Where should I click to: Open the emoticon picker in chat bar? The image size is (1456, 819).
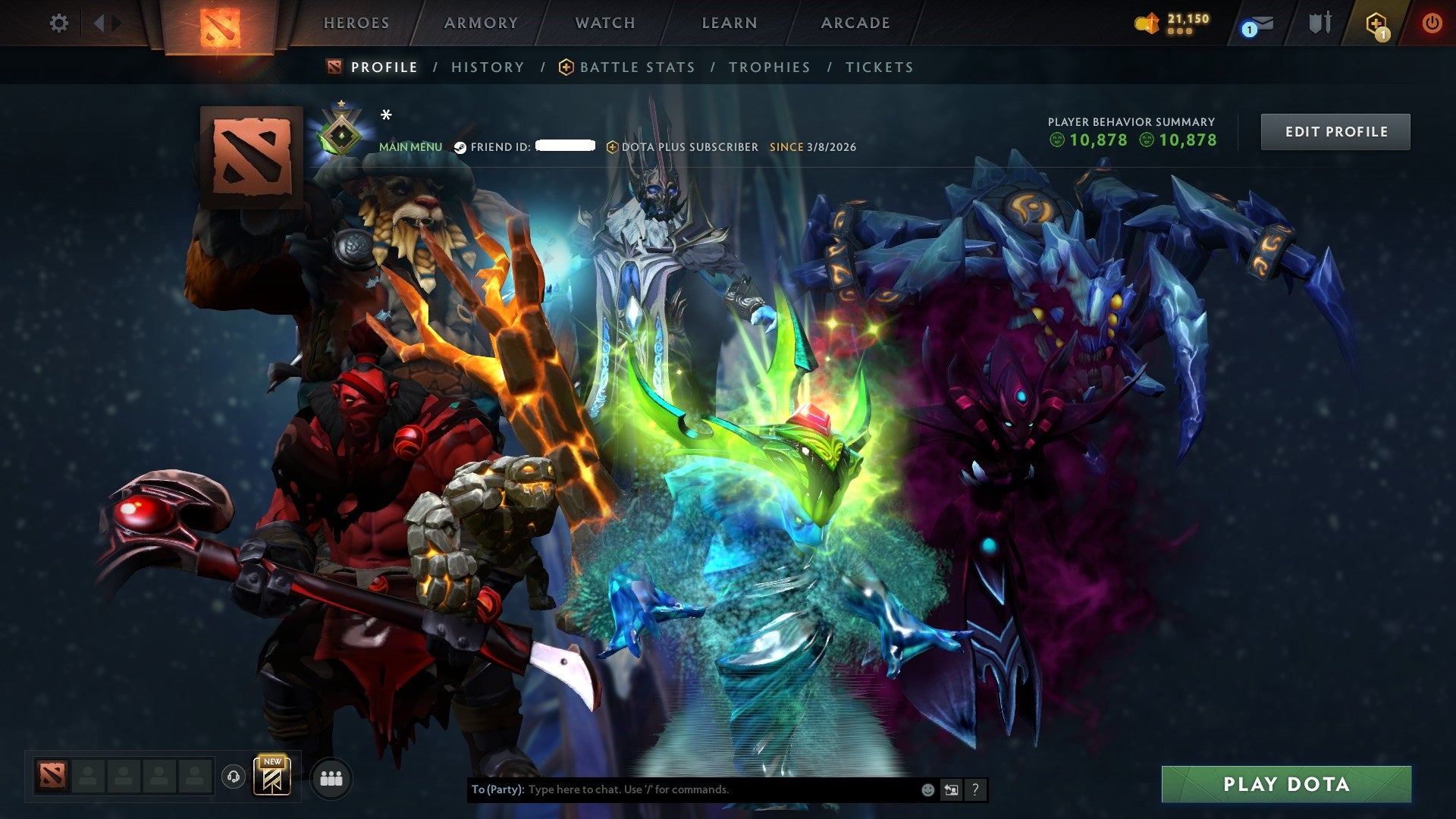[927, 789]
